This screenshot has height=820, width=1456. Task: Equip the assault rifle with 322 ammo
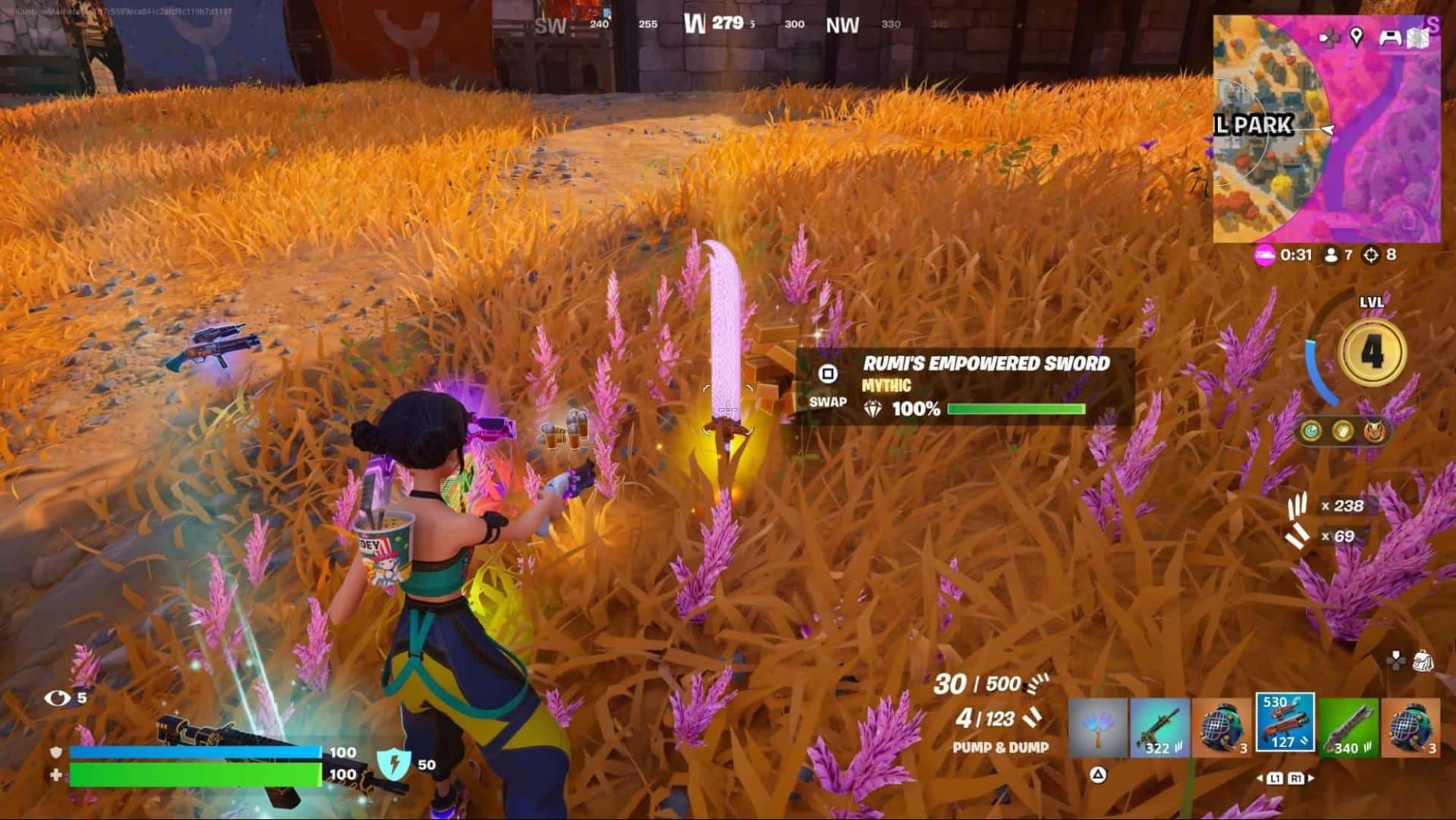coord(1159,728)
